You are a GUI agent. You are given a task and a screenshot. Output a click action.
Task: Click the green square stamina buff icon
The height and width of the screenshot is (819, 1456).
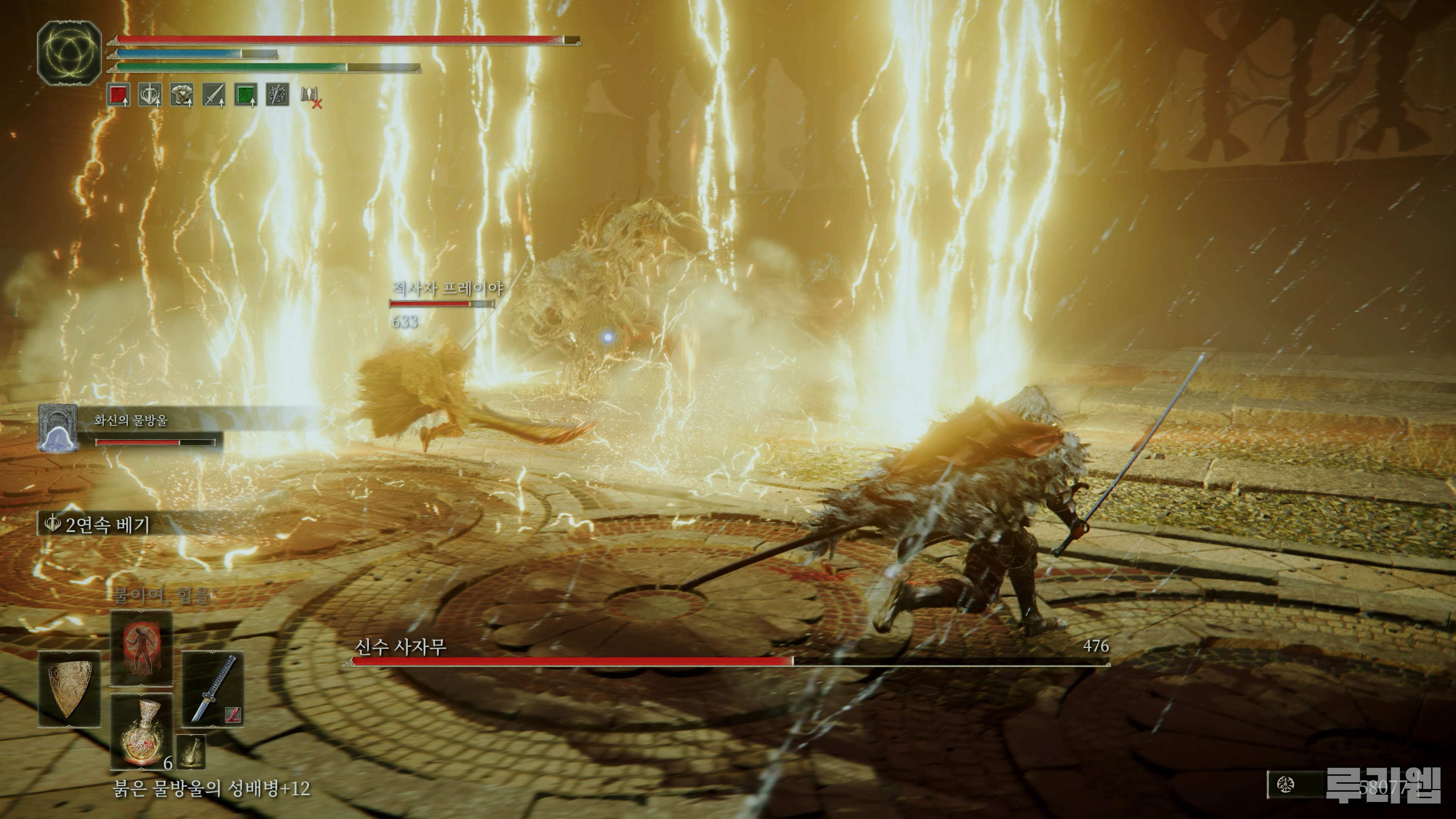point(246,95)
